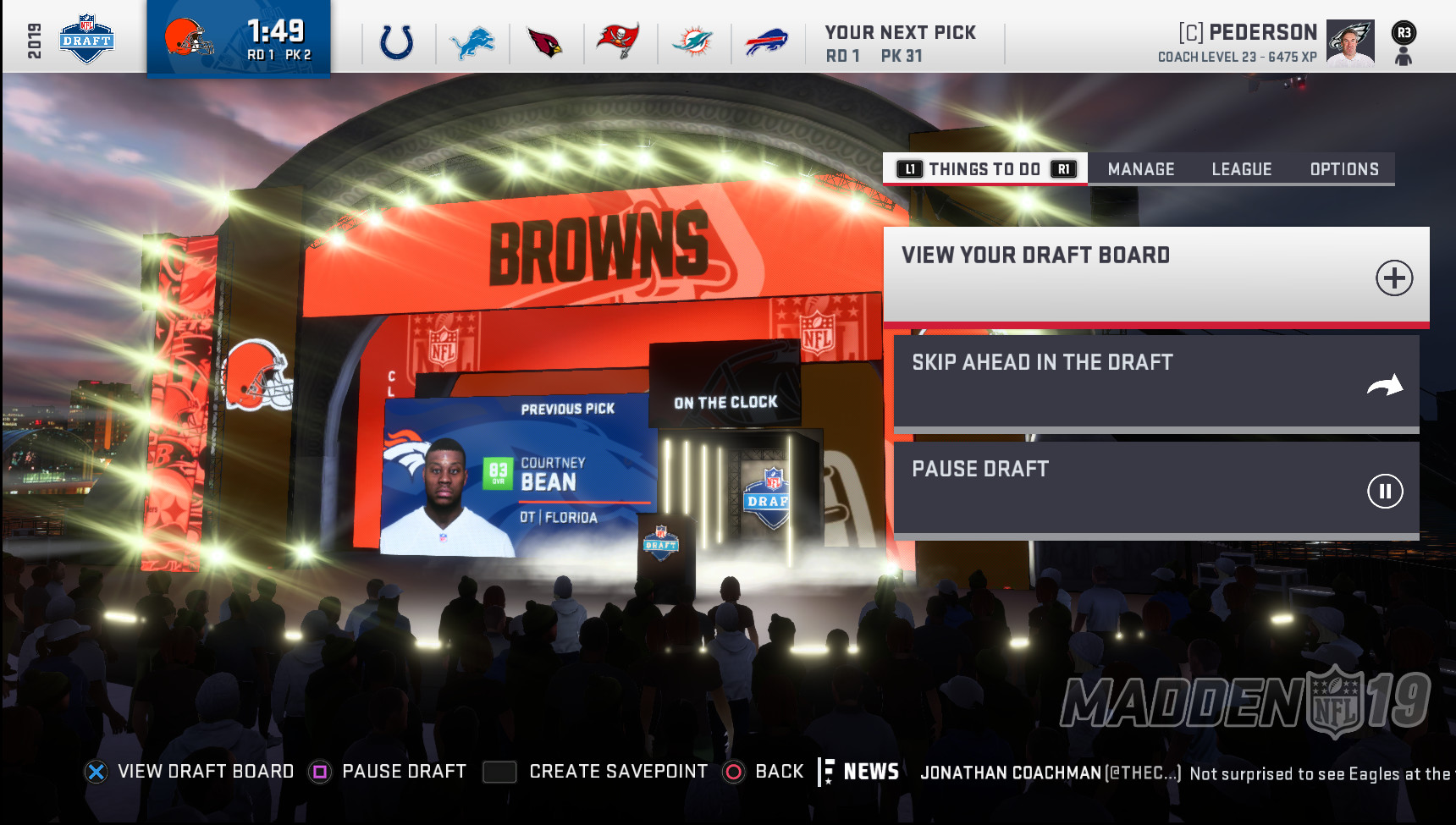
Task: Open coach Pederson's profile portrait
Action: click(x=1349, y=42)
